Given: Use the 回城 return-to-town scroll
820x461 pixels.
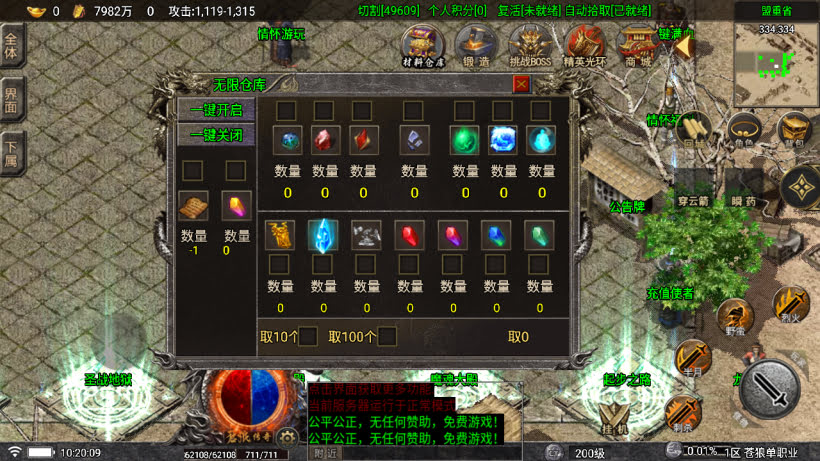Looking at the screenshot, I should [693, 130].
